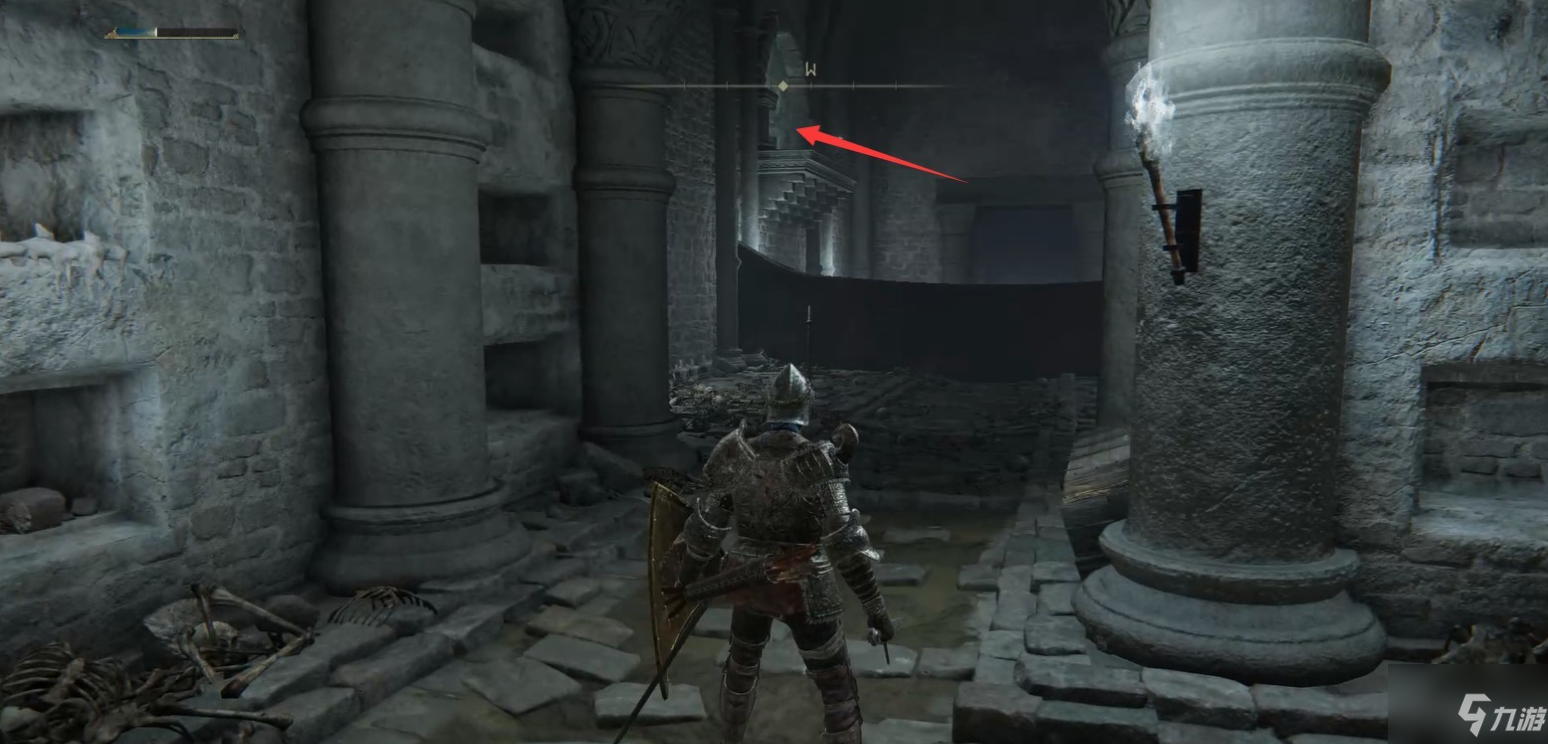
Task: Click the diamond marker on the compass
Action: click(783, 87)
